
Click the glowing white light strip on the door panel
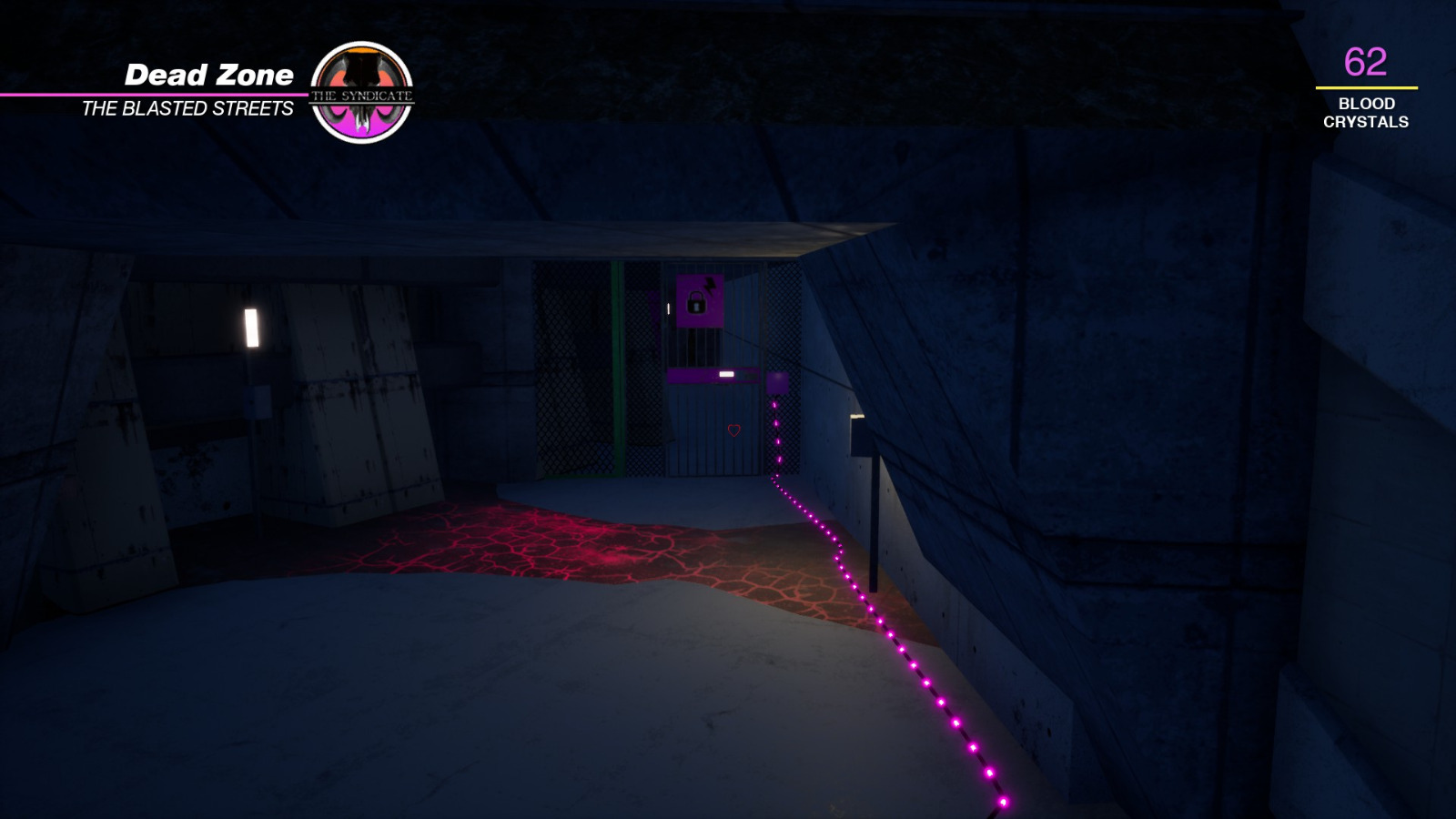(x=726, y=374)
